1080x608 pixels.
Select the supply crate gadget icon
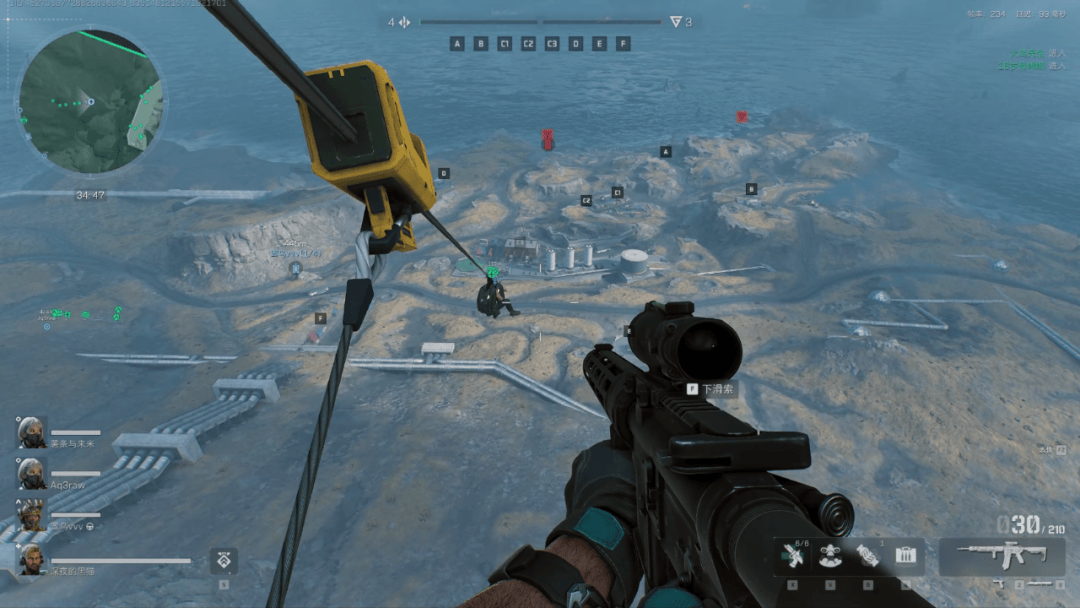[906, 556]
